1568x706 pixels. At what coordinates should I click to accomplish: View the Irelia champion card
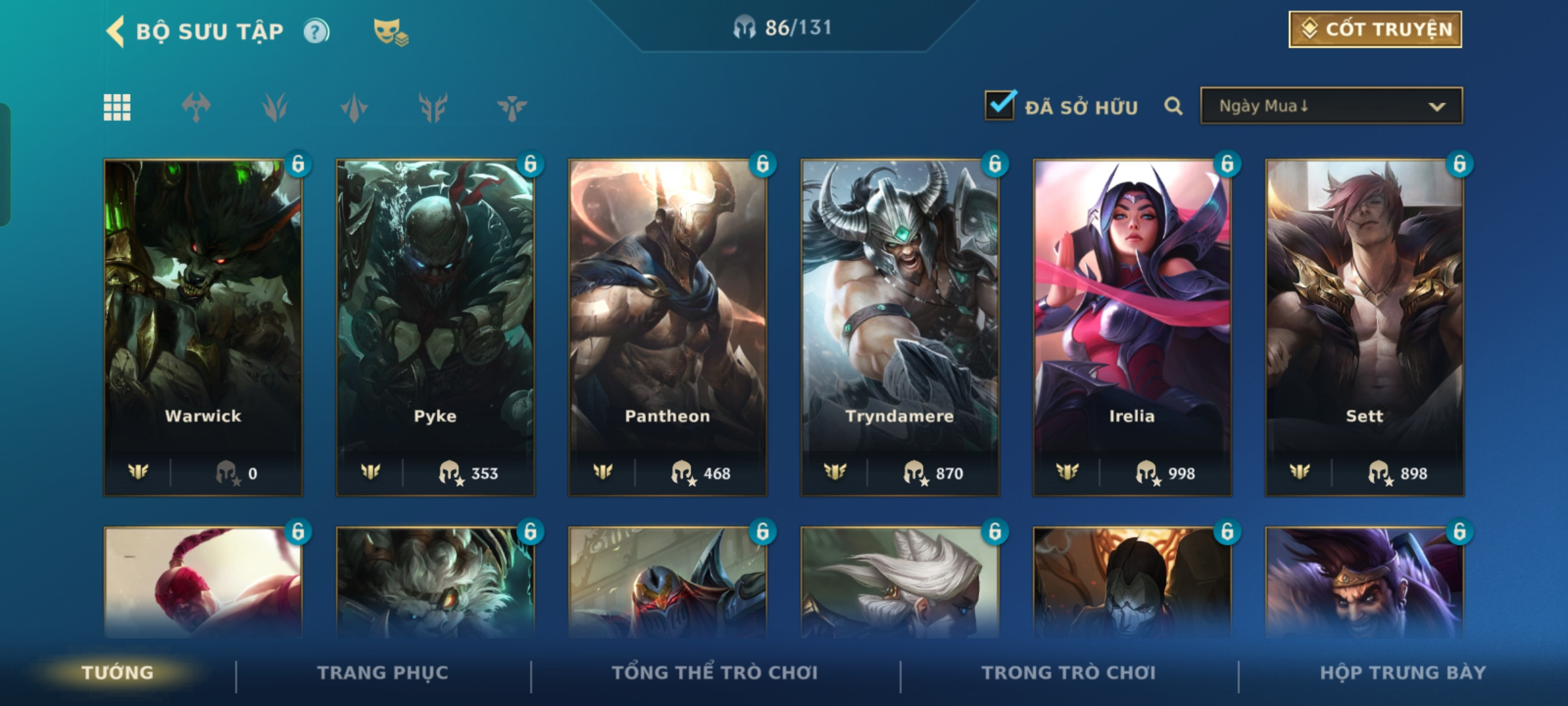pos(1132,327)
